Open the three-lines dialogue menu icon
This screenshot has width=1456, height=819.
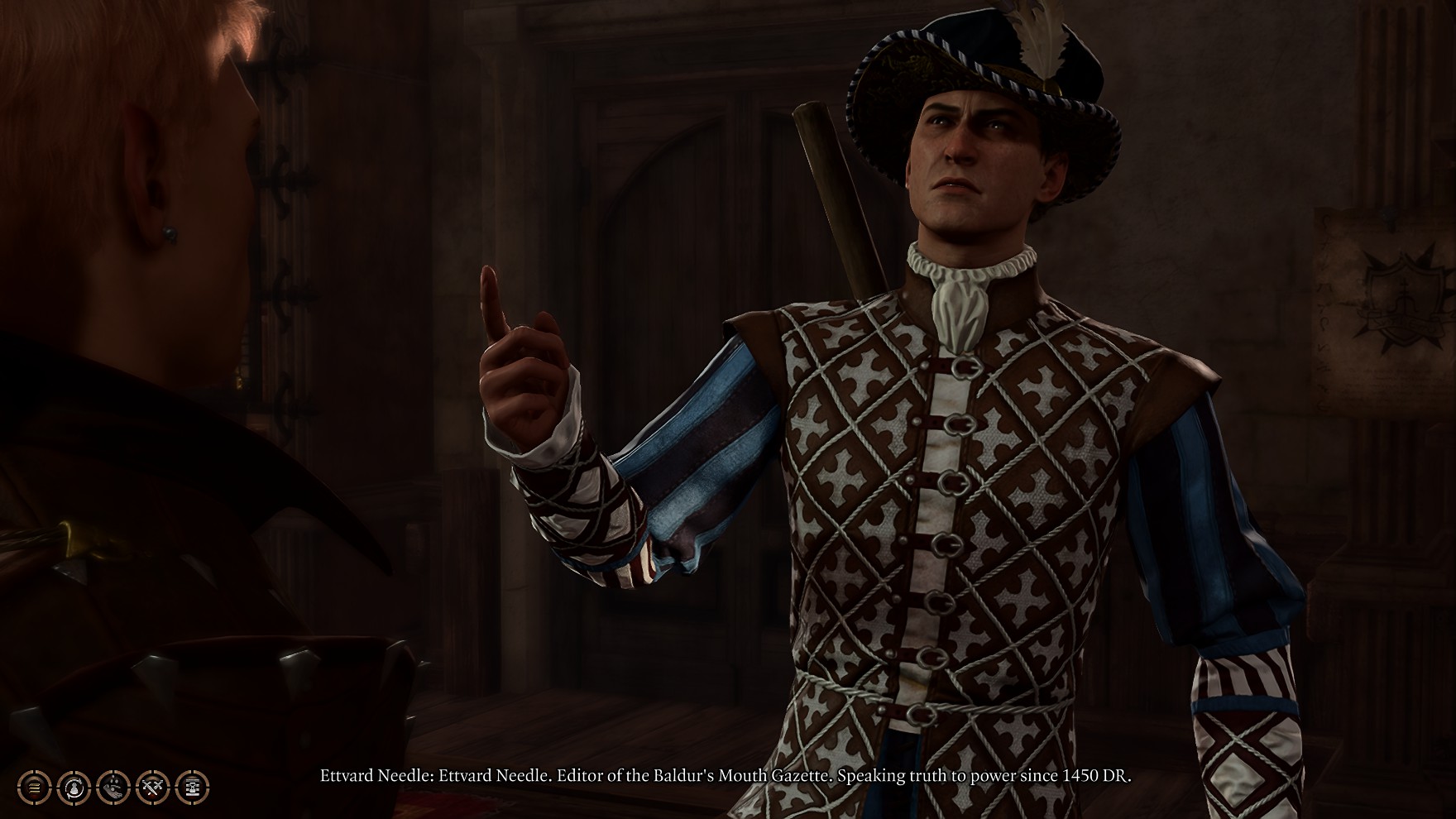coord(34,787)
